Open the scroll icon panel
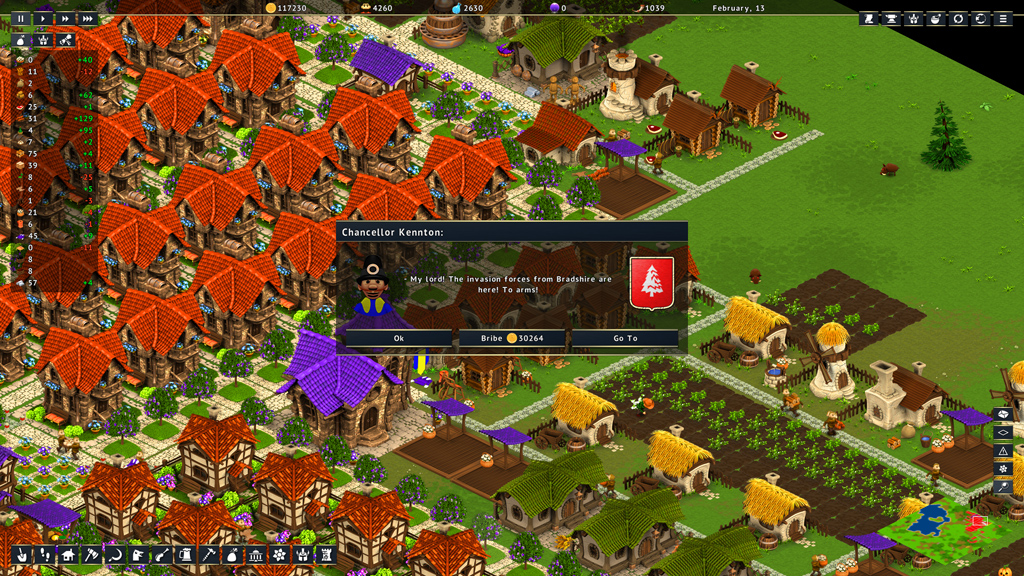 point(868,18)
